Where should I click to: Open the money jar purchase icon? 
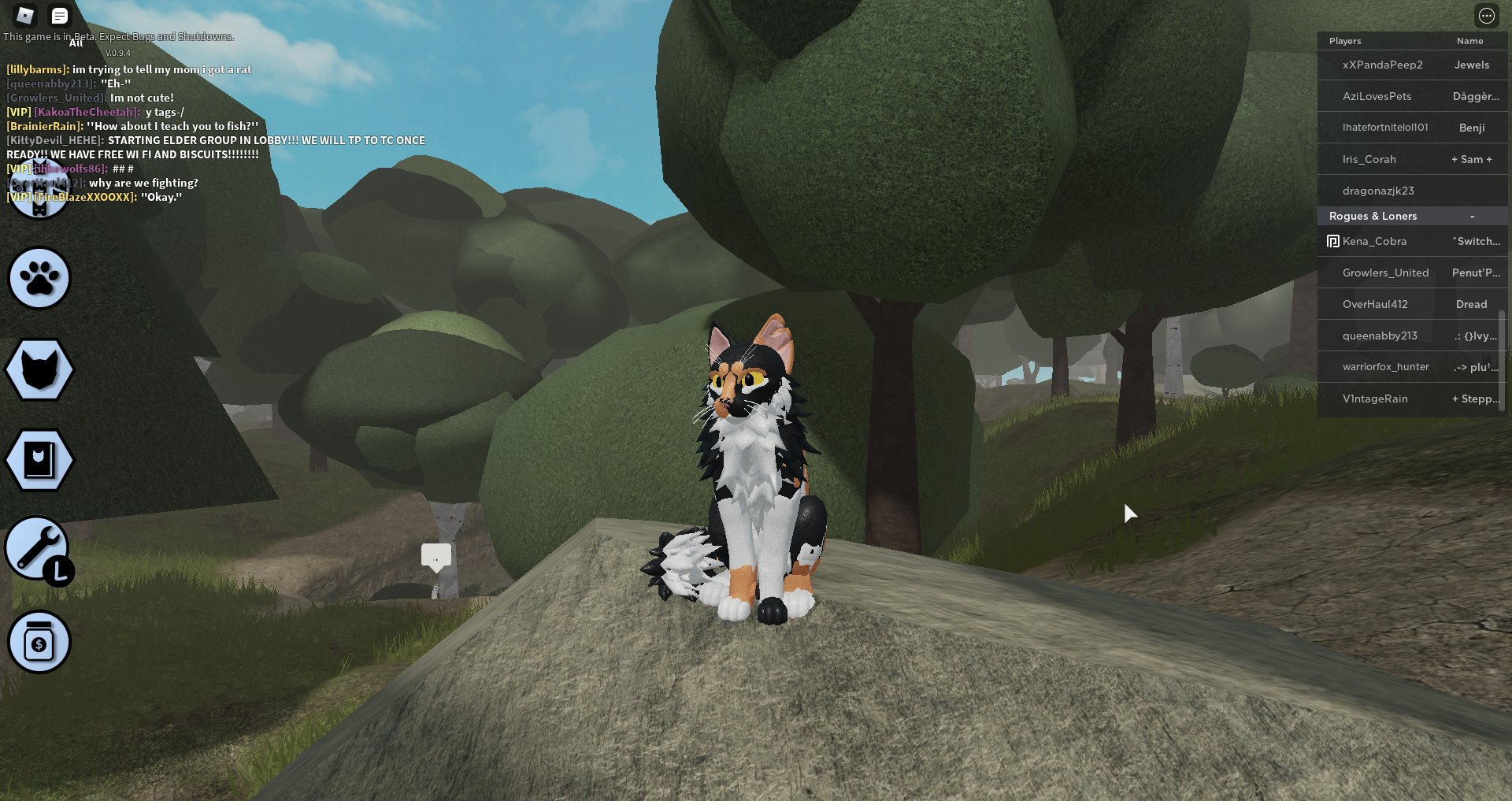coord(39,642)
